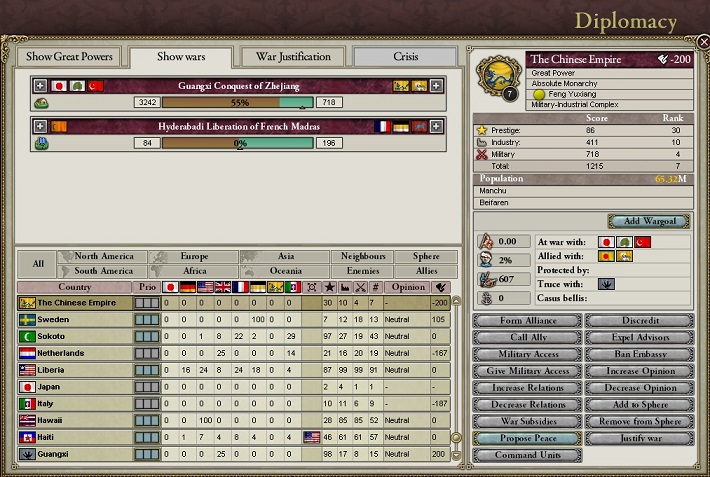
Task: Request Military Access
Action: pyautogui.click(x=526, y=354)
